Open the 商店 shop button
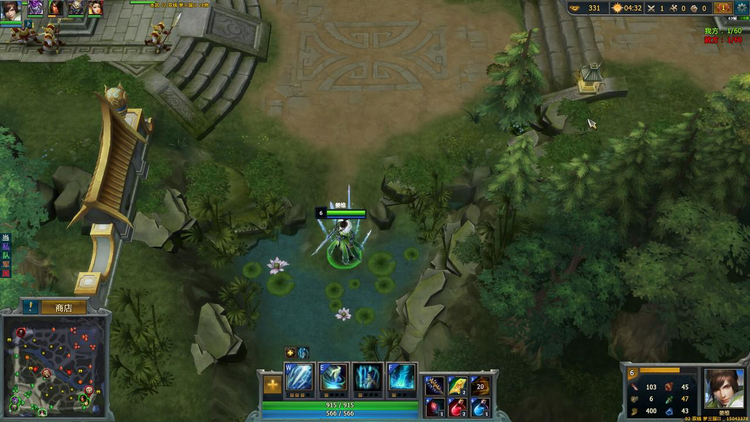The height and width of the screenshot is (422, 750). [x=62, y=308]
